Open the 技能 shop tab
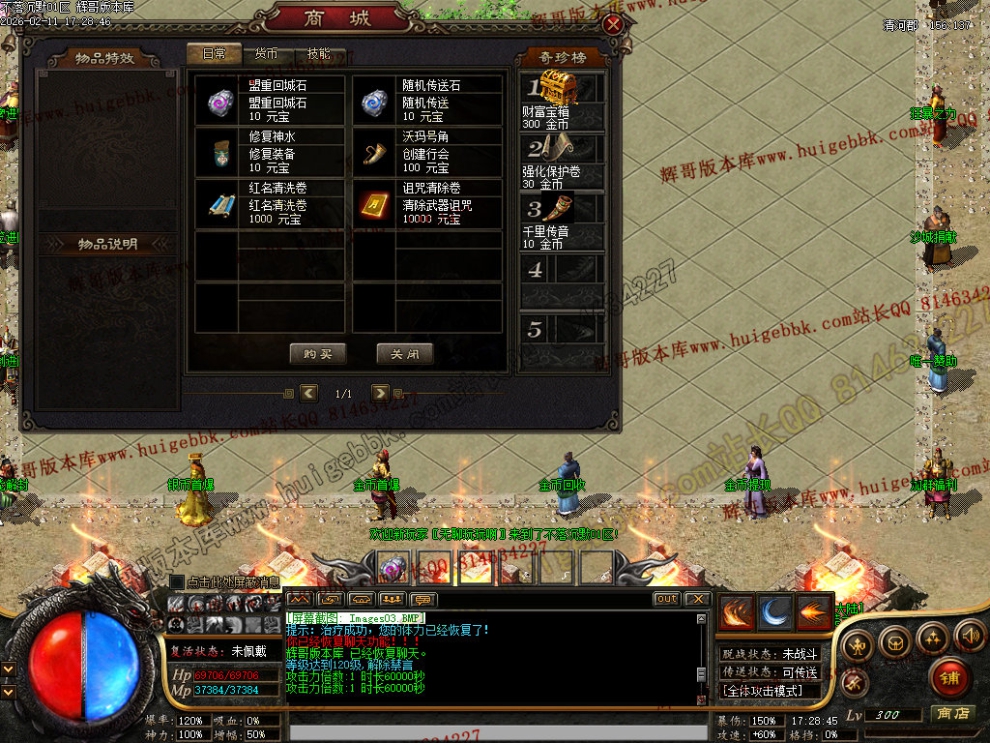Image resolution: width=990 pixels, height=743 pixels. pos(319,54)
